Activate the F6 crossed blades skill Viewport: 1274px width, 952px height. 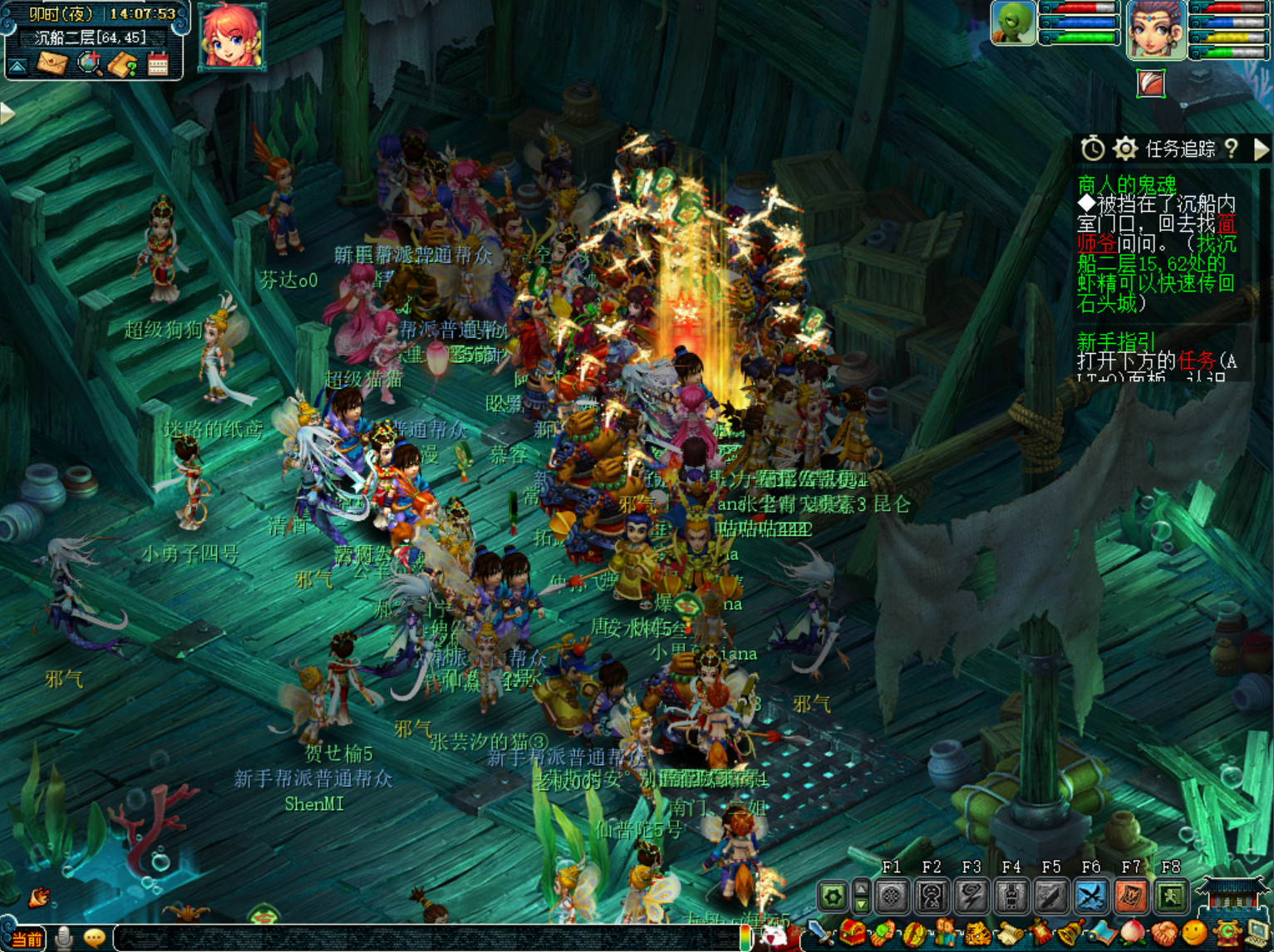(1090, 896)
